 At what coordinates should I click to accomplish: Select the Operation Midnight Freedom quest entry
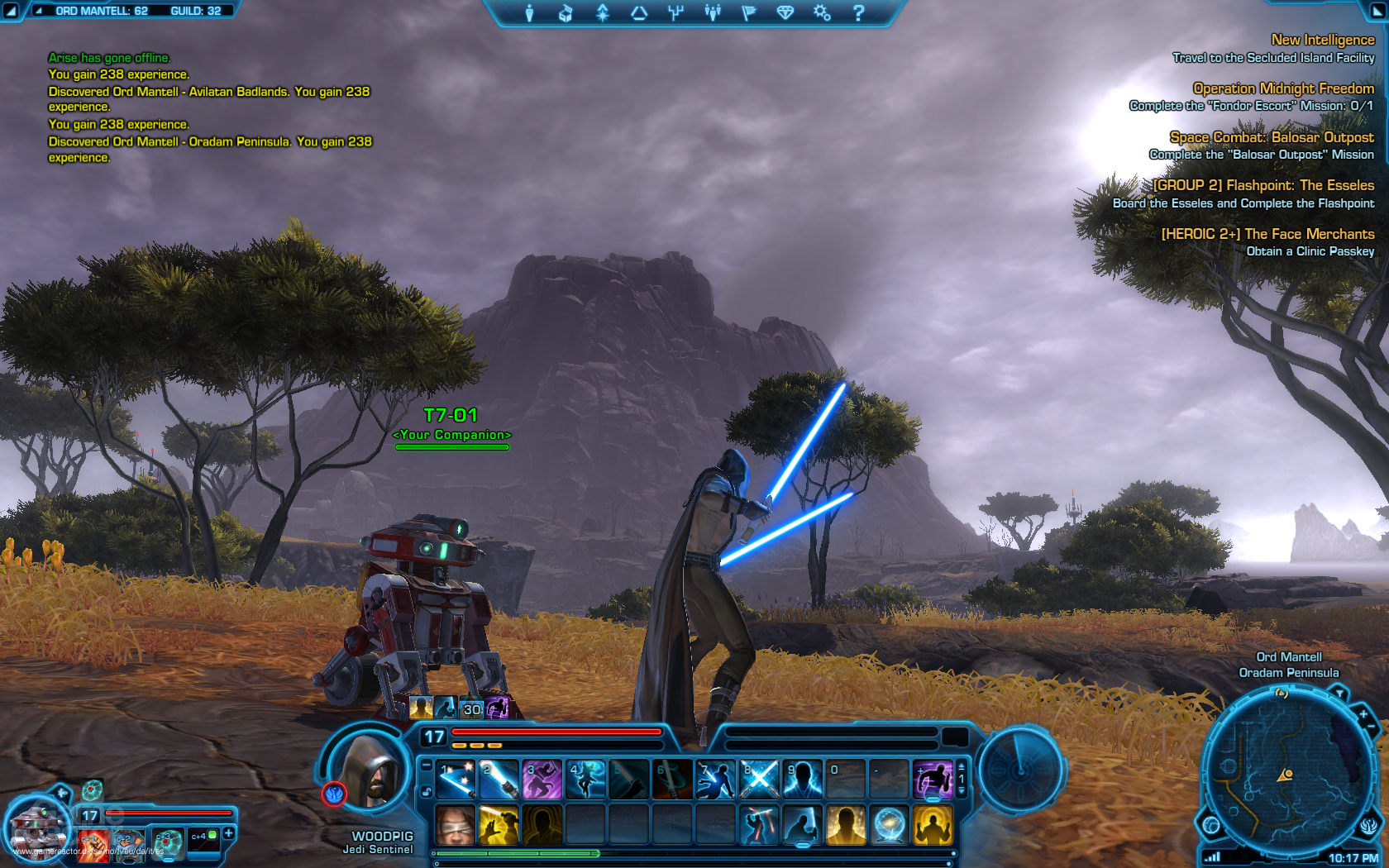[x=1283, y=88]
